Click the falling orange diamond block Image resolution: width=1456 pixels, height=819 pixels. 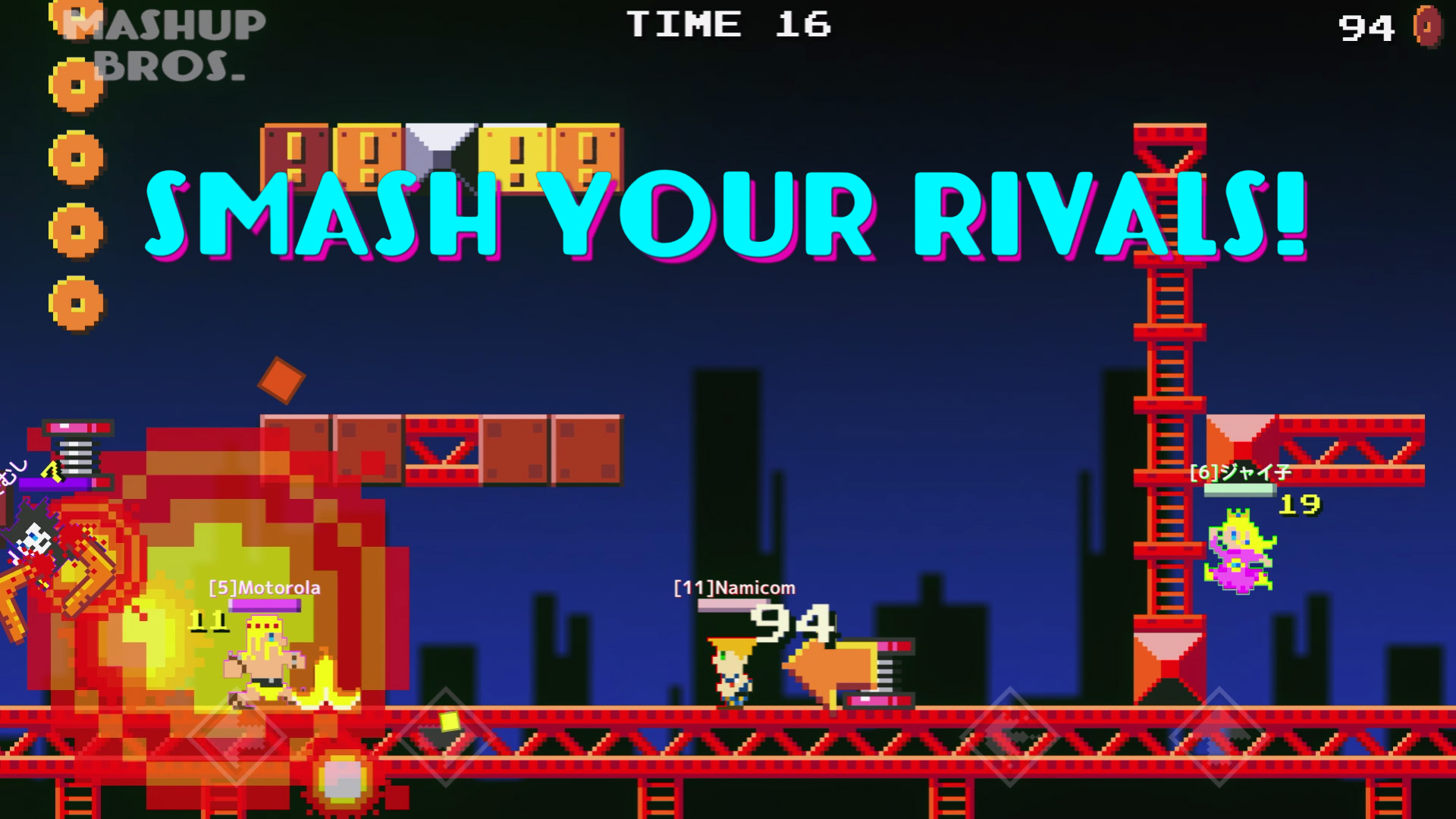tap(282, 381)
